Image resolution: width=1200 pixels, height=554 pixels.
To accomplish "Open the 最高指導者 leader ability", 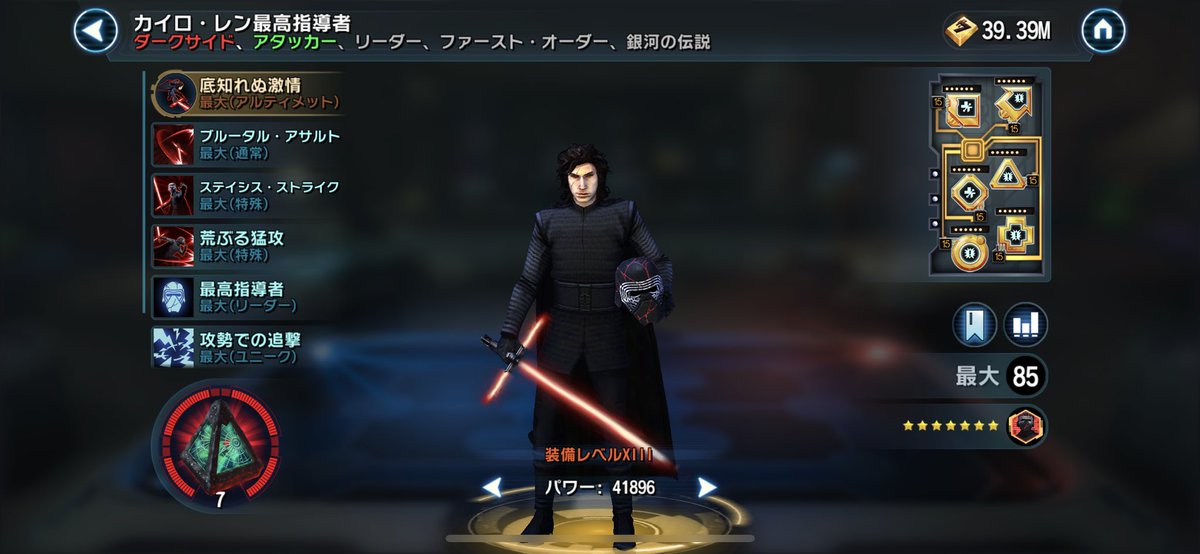I will [x=248, y=296].
